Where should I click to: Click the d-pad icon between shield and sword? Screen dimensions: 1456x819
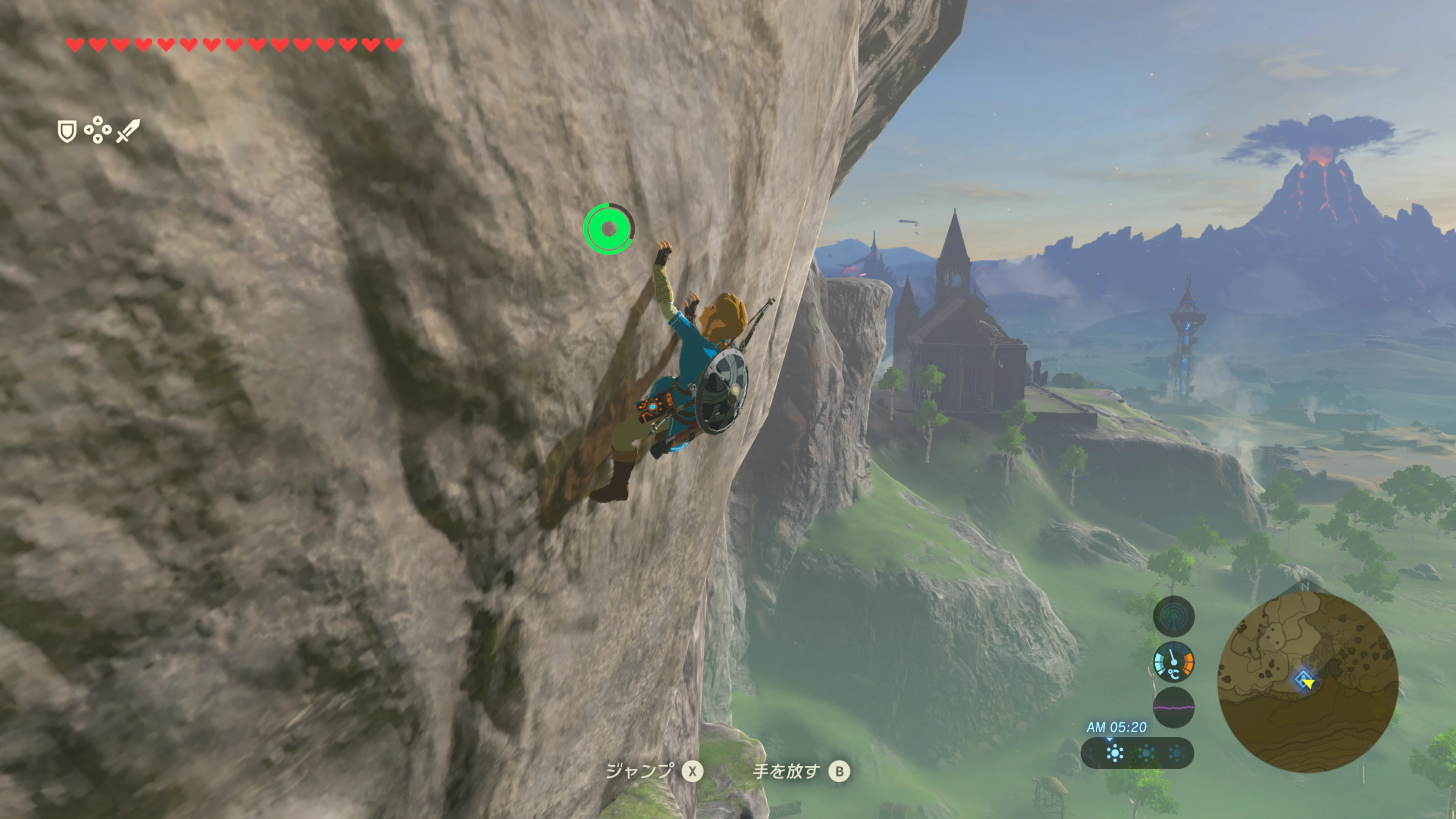pyautogui.click(x=97, y=130)
